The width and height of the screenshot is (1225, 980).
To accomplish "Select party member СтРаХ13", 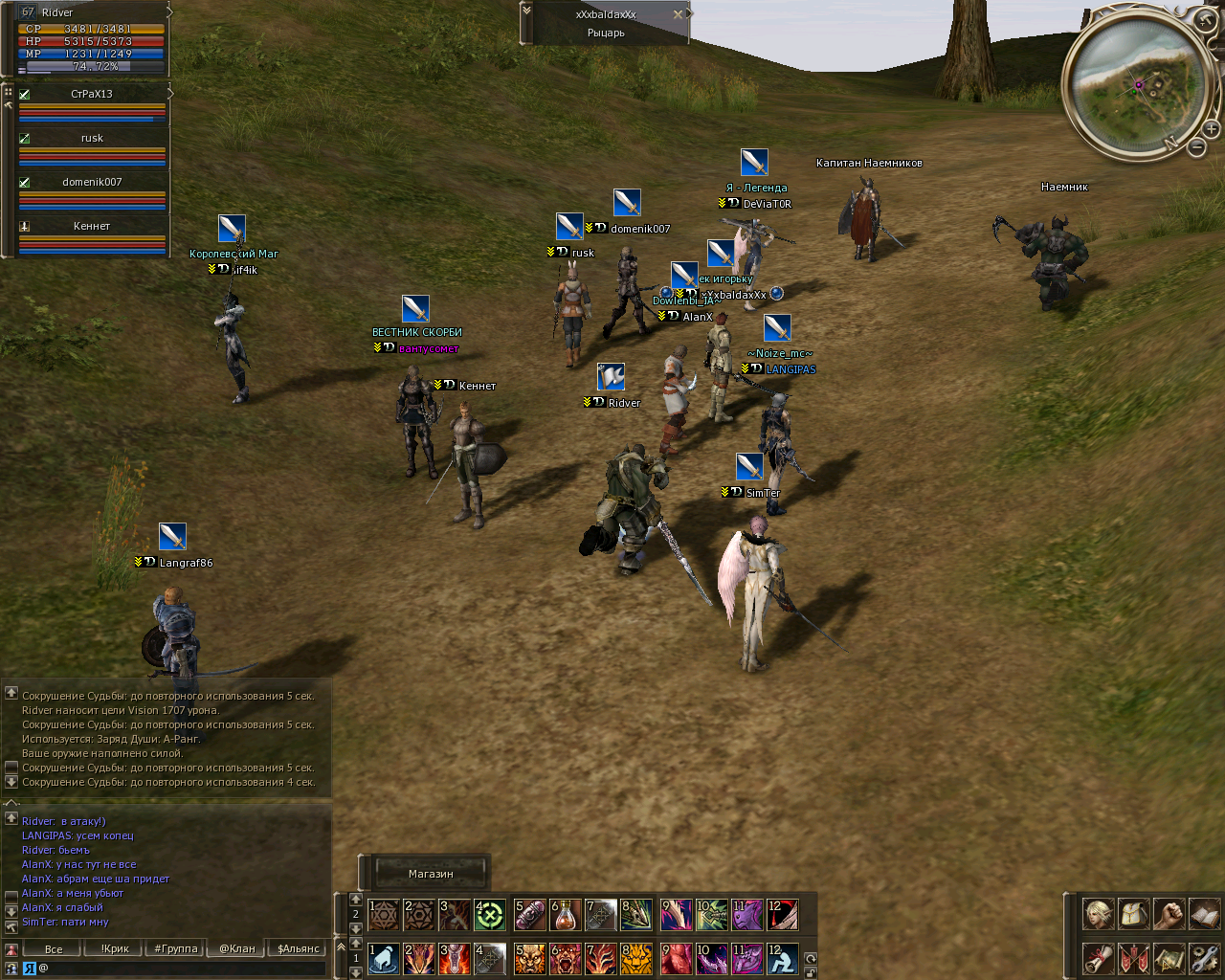I will click(x=92, y=94).
